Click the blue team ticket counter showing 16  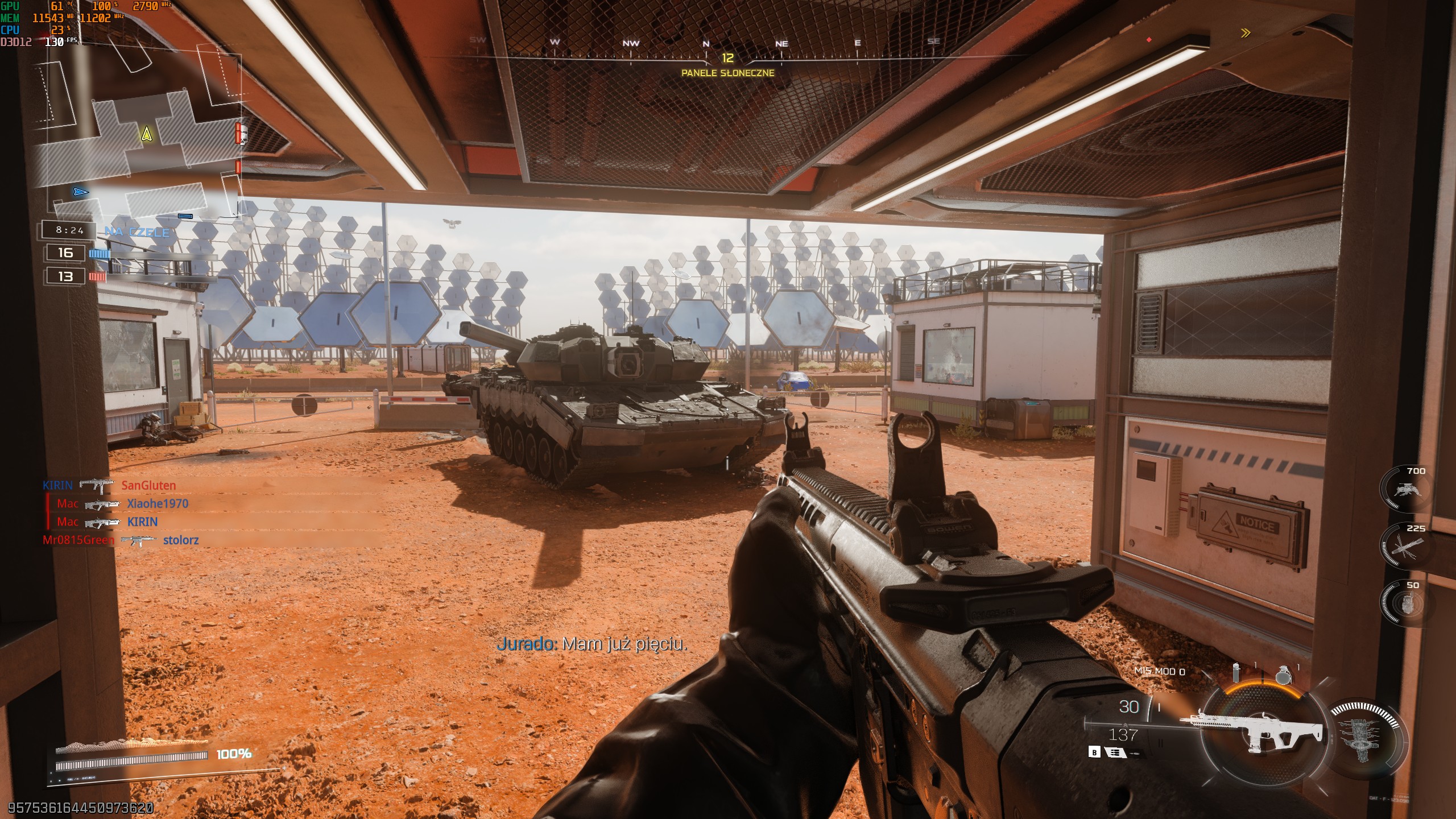[64, 253]
